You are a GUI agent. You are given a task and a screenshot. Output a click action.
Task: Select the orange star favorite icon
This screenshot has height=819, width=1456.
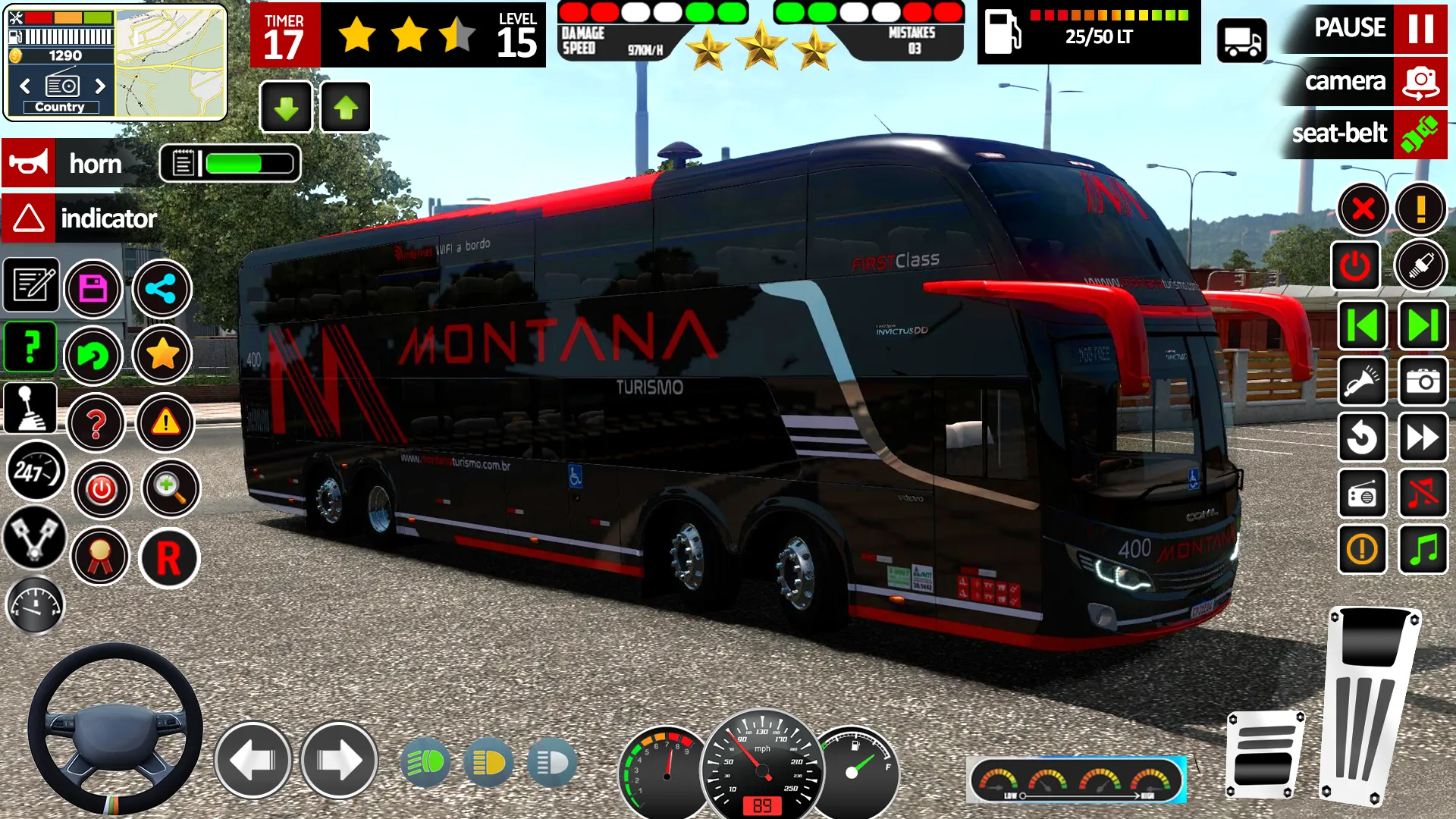(x=162, y=354)
